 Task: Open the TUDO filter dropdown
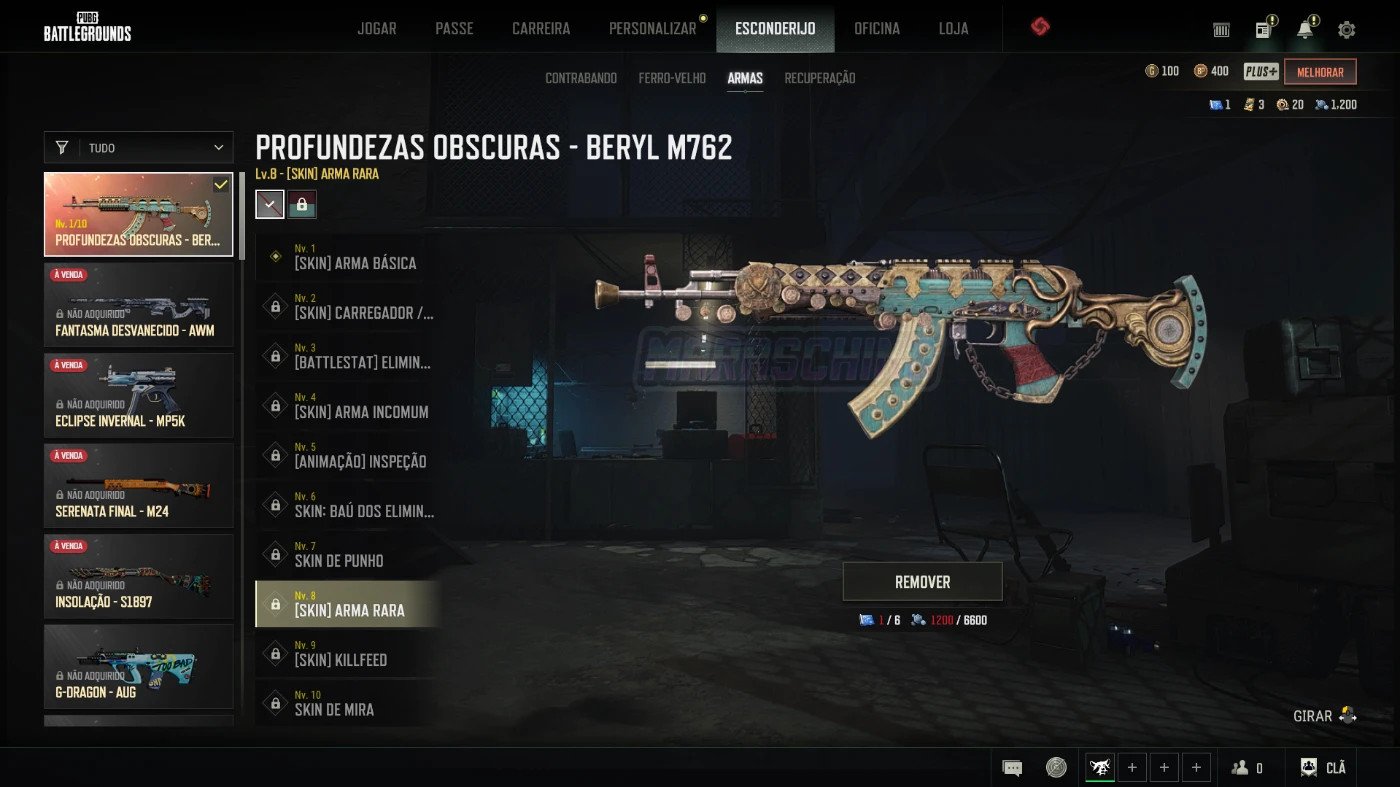click(x=139, y=148)
